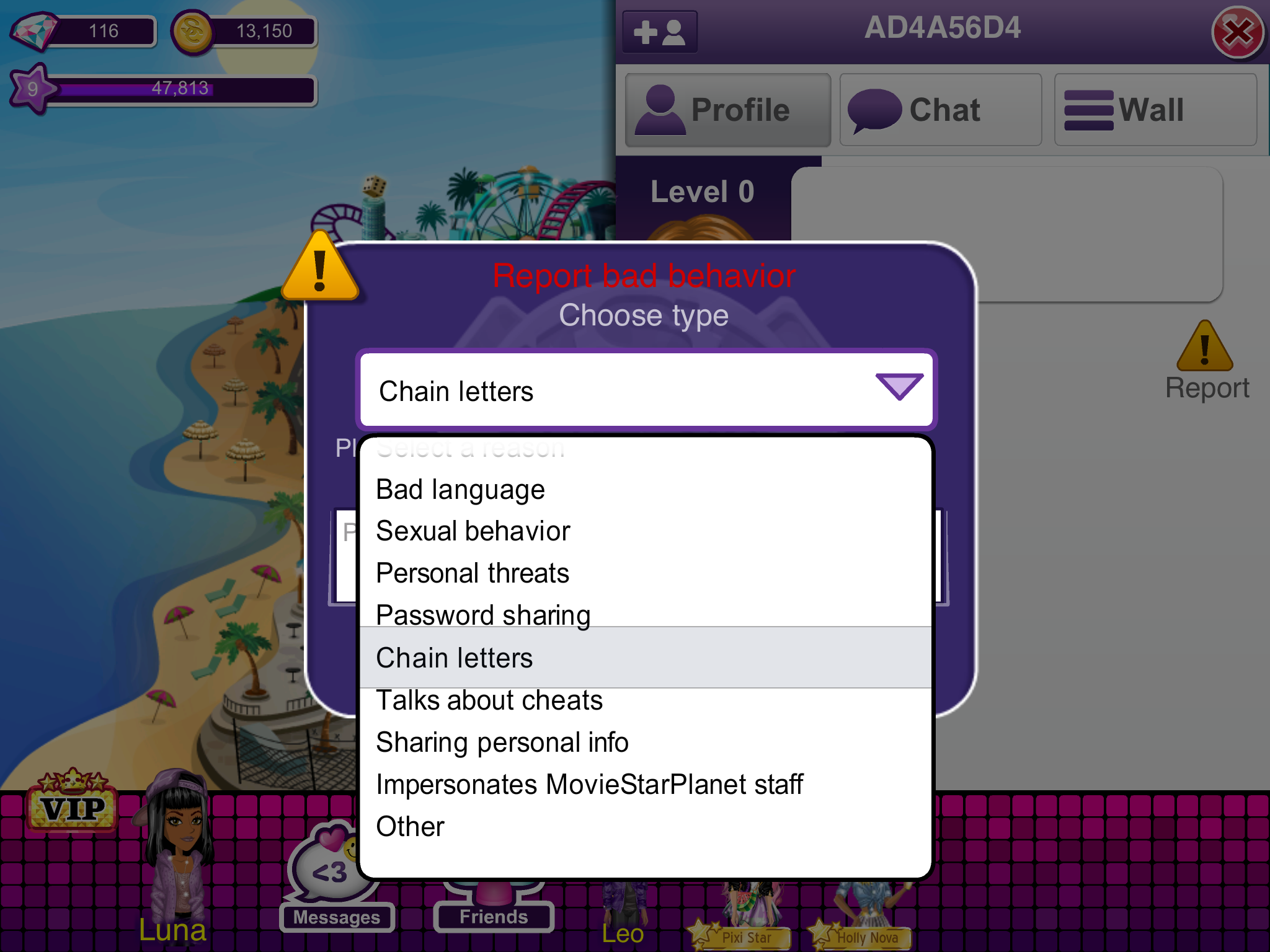Open the Friends list button
Viewport: 1270px width, 952px height.
(x=494, y=911)
